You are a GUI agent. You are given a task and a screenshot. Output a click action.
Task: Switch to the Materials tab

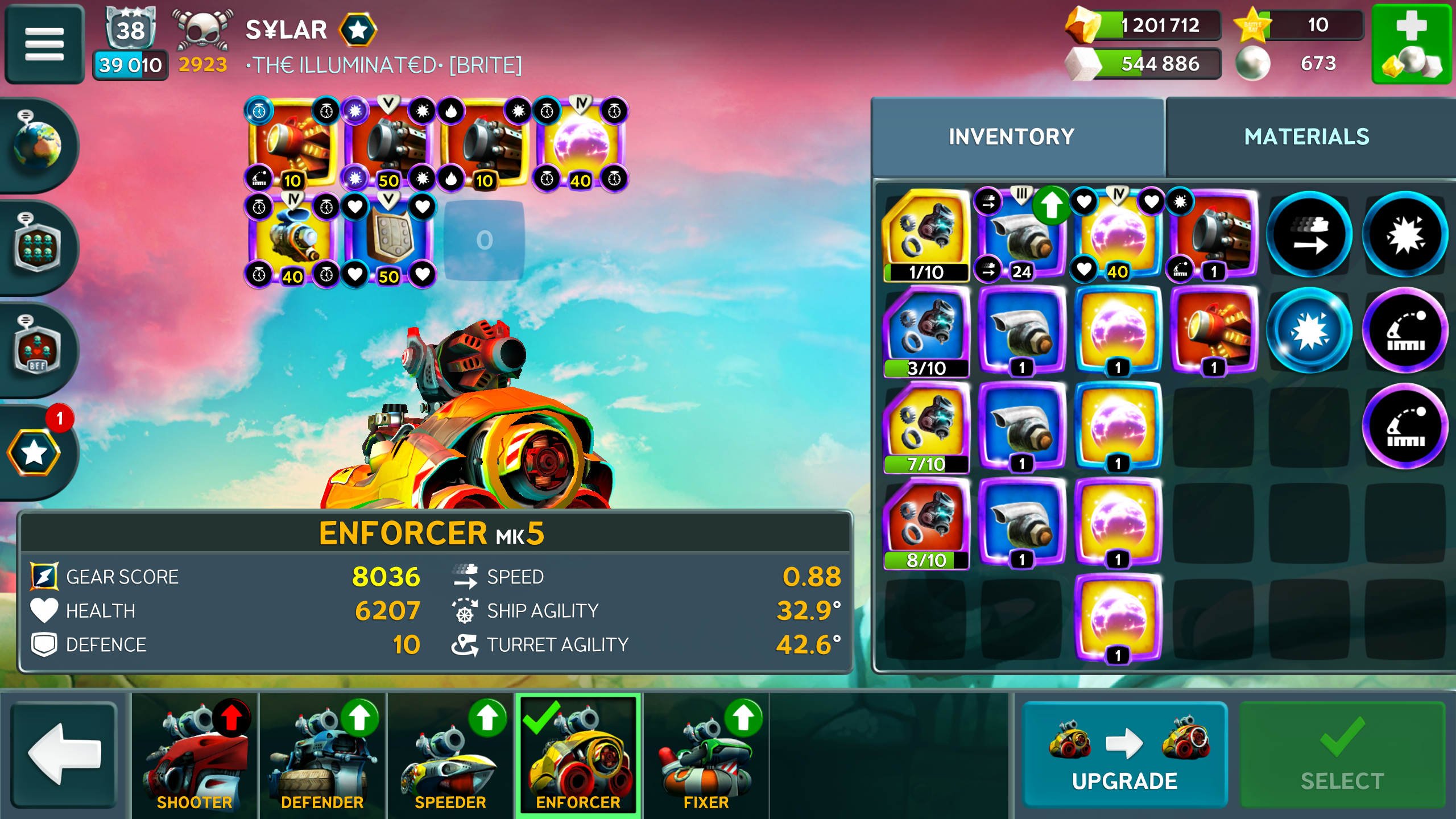1306,137
